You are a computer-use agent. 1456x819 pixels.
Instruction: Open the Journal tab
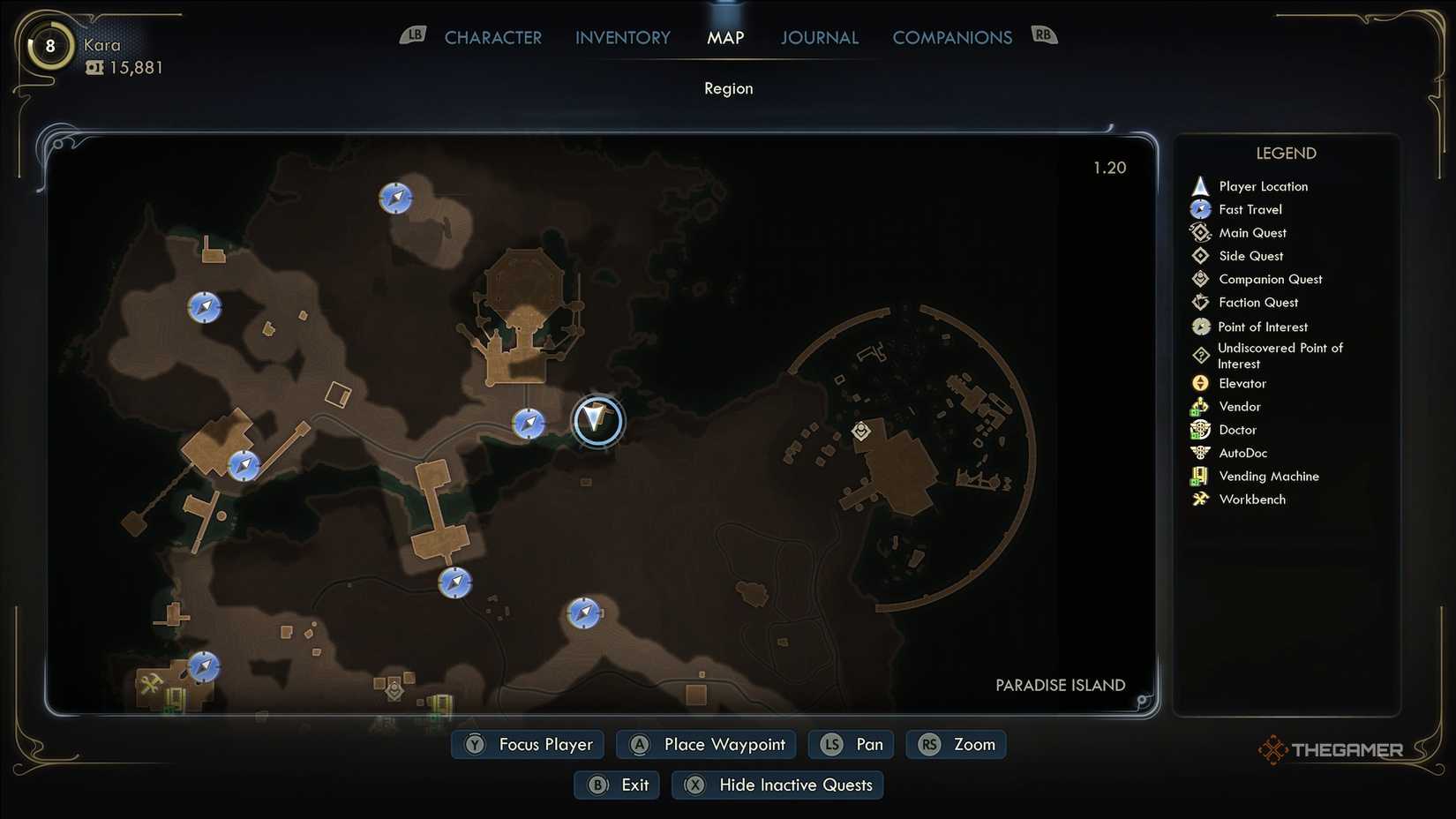819,37
